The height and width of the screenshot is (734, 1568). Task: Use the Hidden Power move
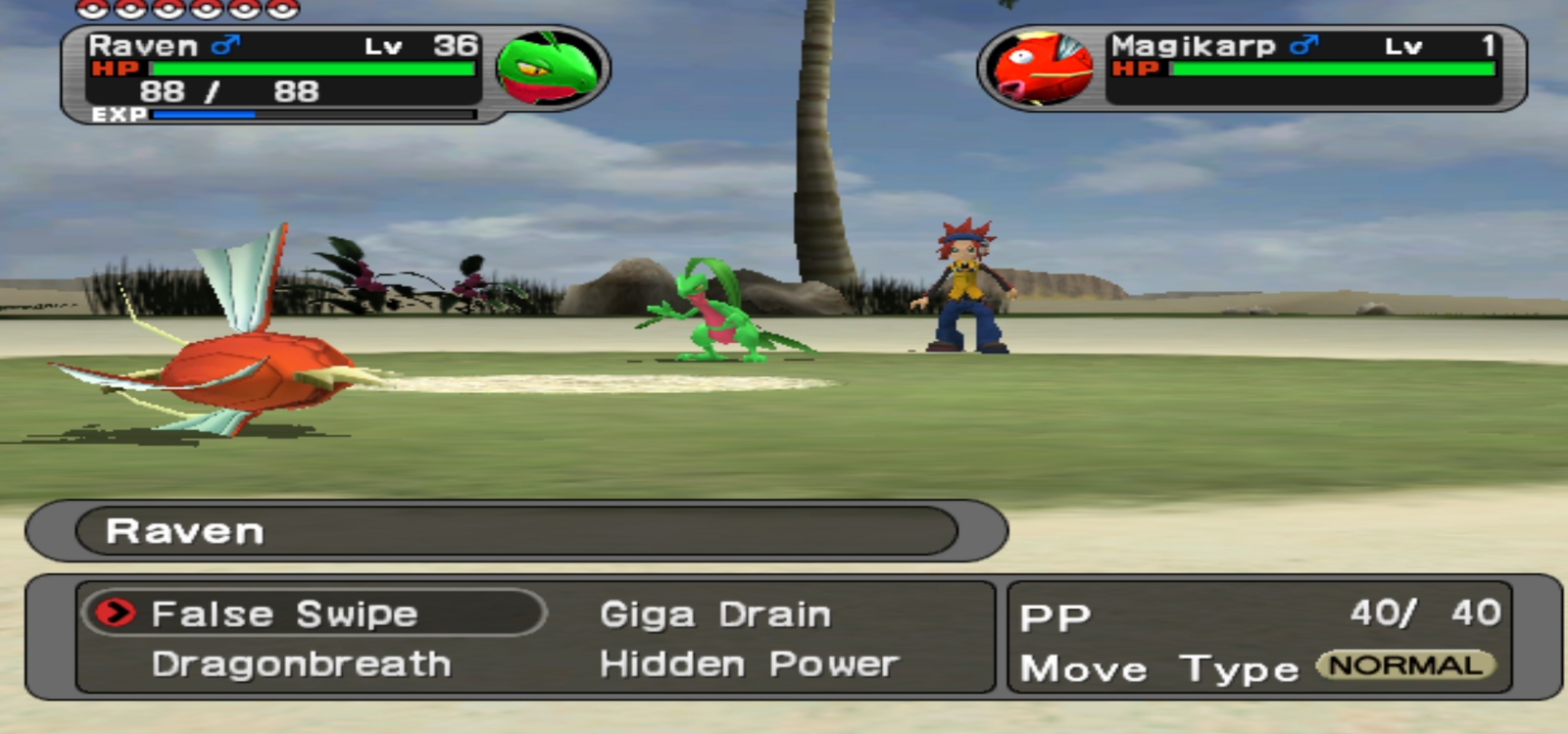[749, 664]
